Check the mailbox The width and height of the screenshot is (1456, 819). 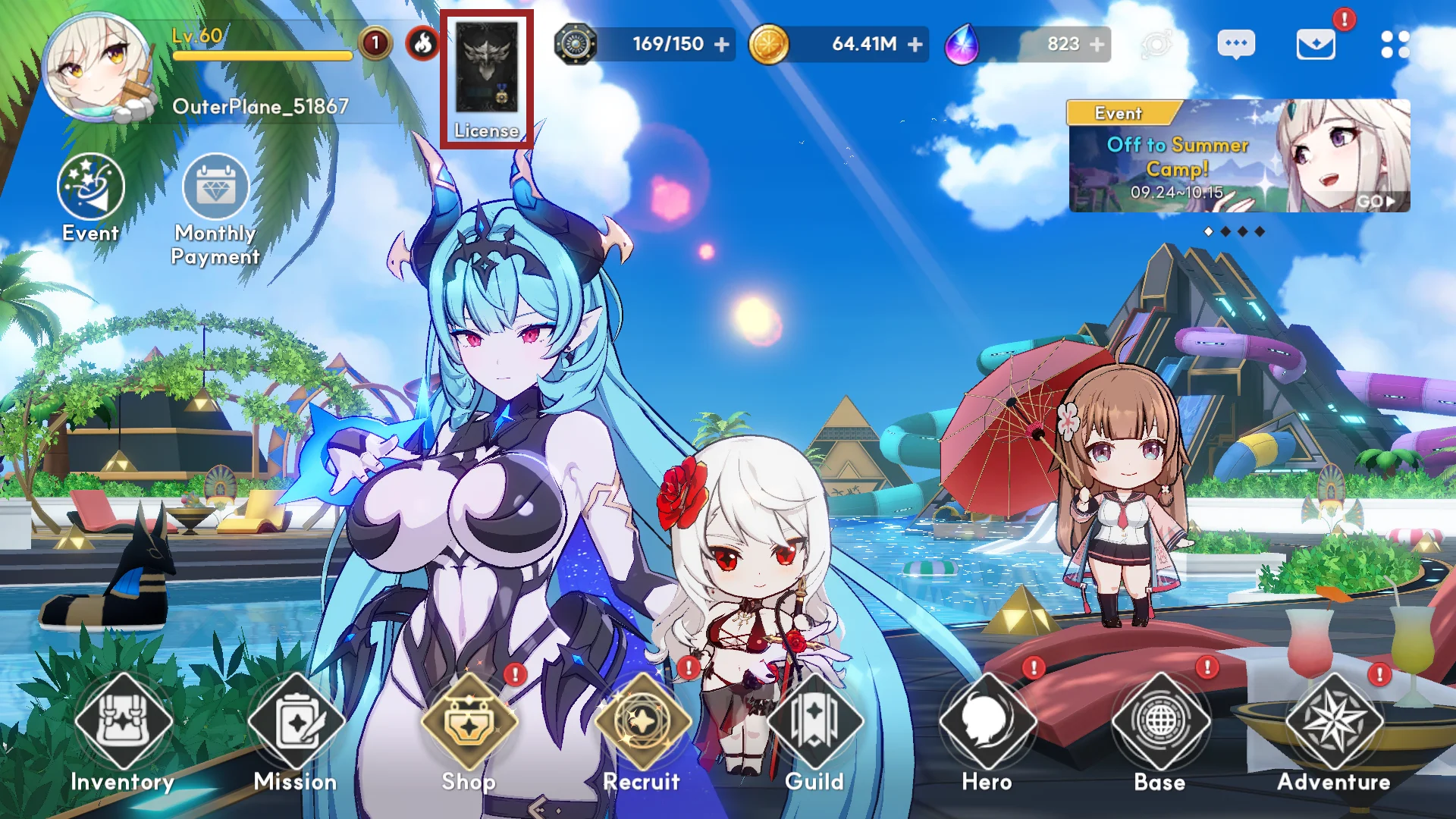point(1316,45)
